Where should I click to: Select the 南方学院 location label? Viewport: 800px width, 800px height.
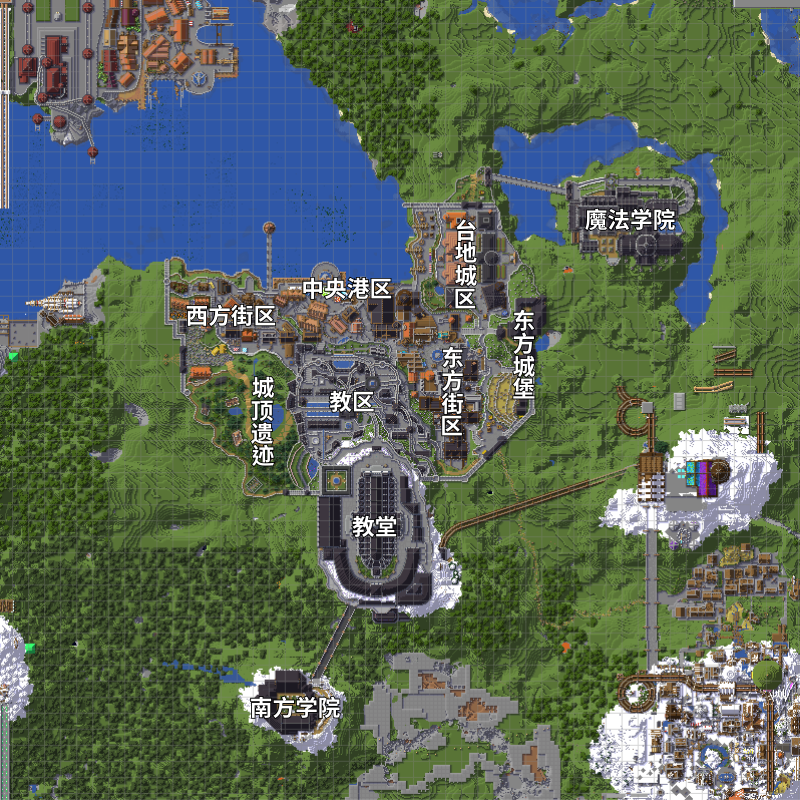(295, 709)
